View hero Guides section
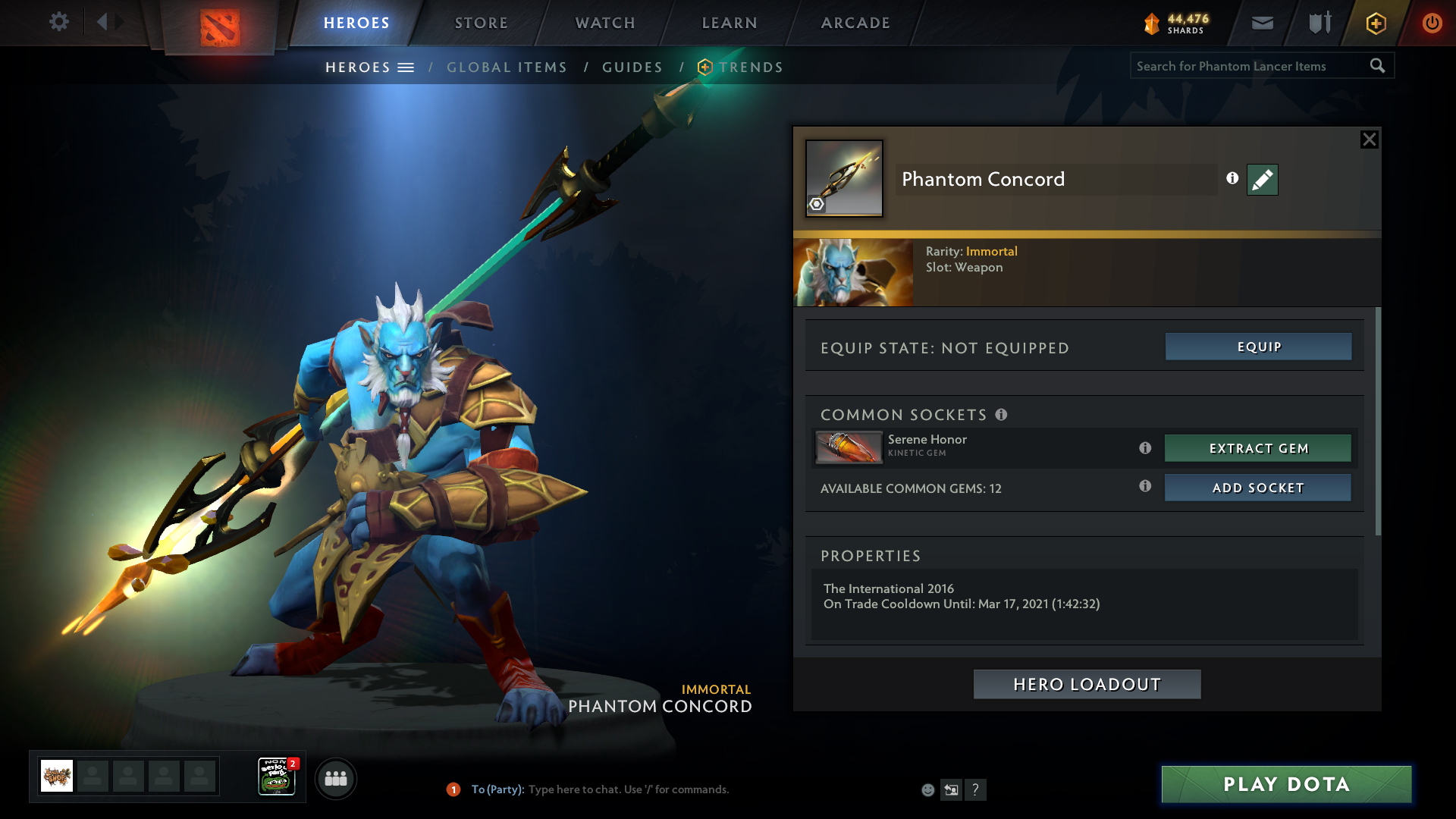Image resolution: width=1456 pixels, height=819 pixels. (x=632, y=67)
